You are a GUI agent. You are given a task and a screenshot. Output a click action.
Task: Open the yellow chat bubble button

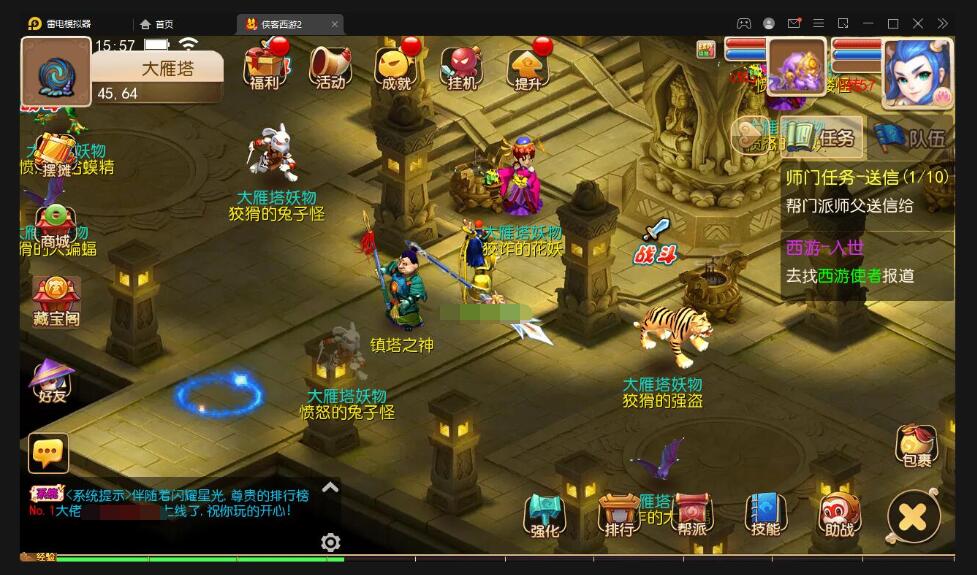pos(49,453)
